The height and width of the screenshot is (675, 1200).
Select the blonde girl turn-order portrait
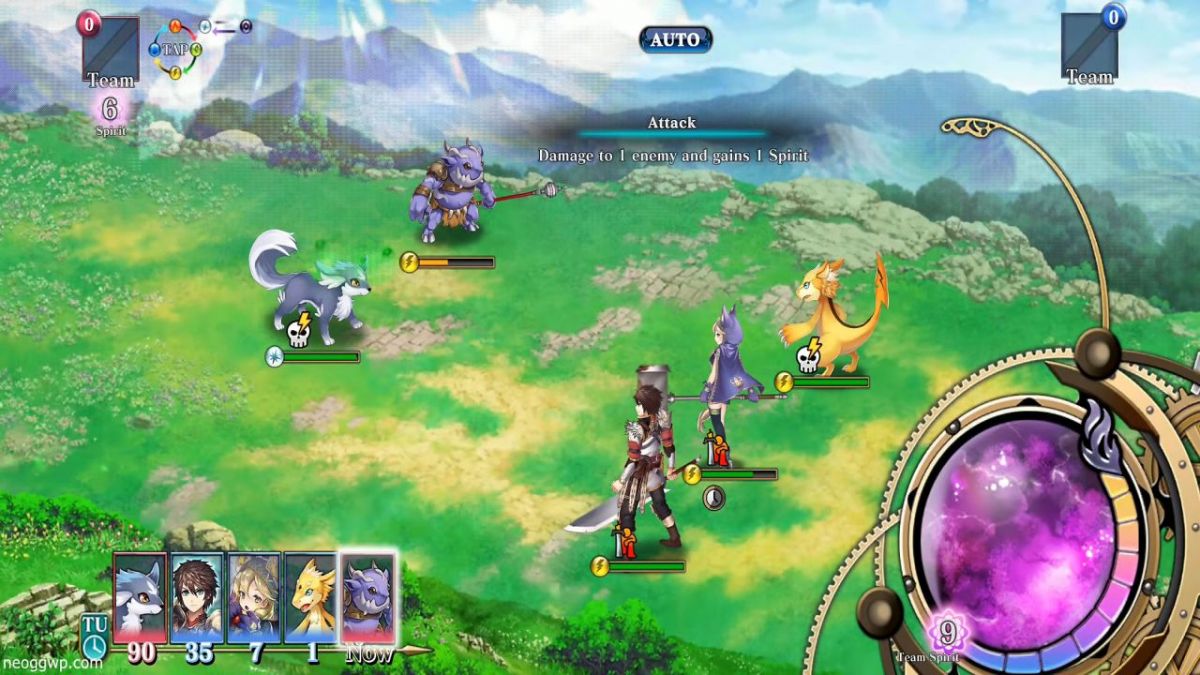pos(254,597)
